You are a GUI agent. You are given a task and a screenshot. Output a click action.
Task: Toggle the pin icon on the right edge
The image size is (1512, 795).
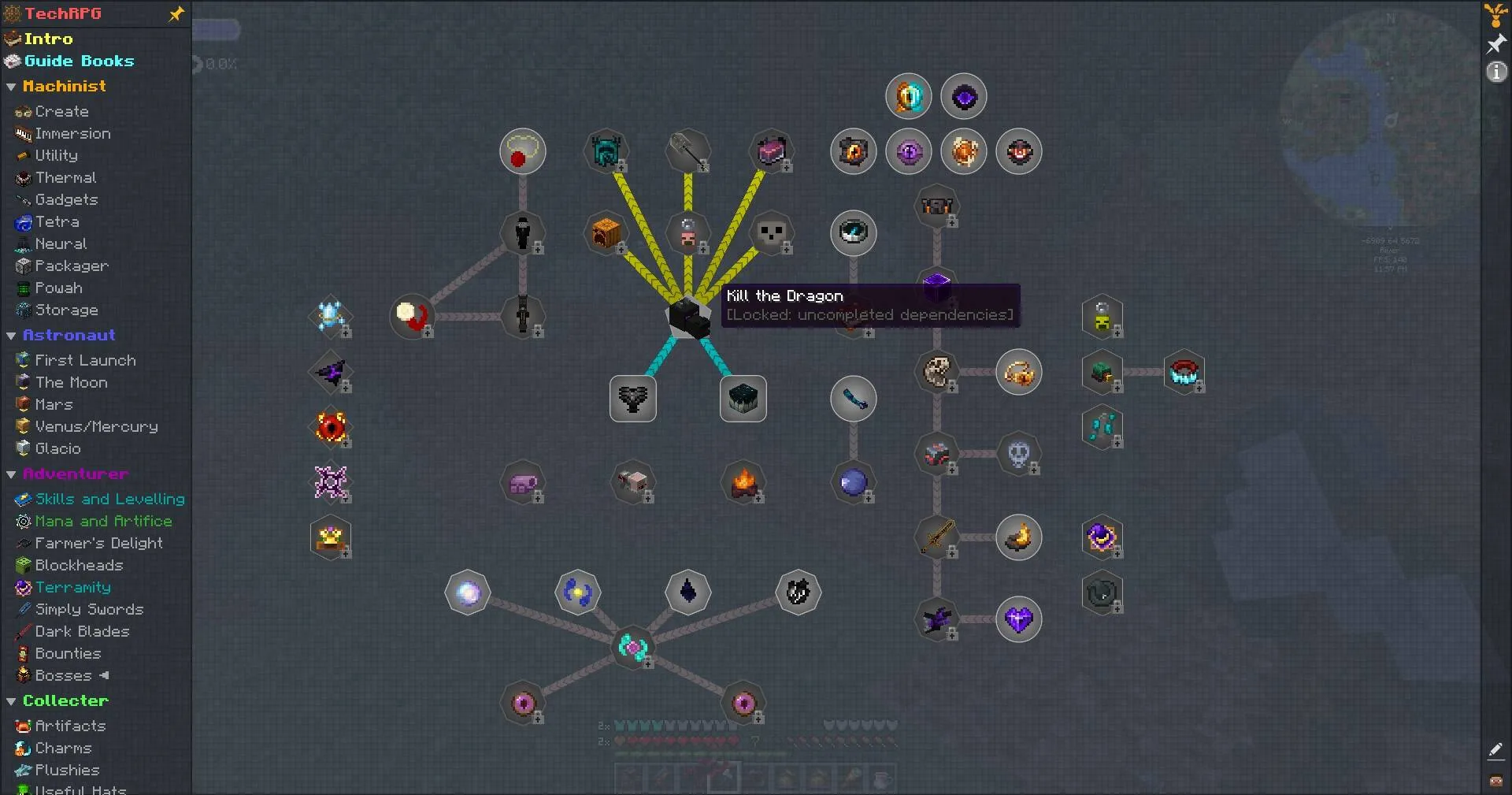tap(1495, 43)
